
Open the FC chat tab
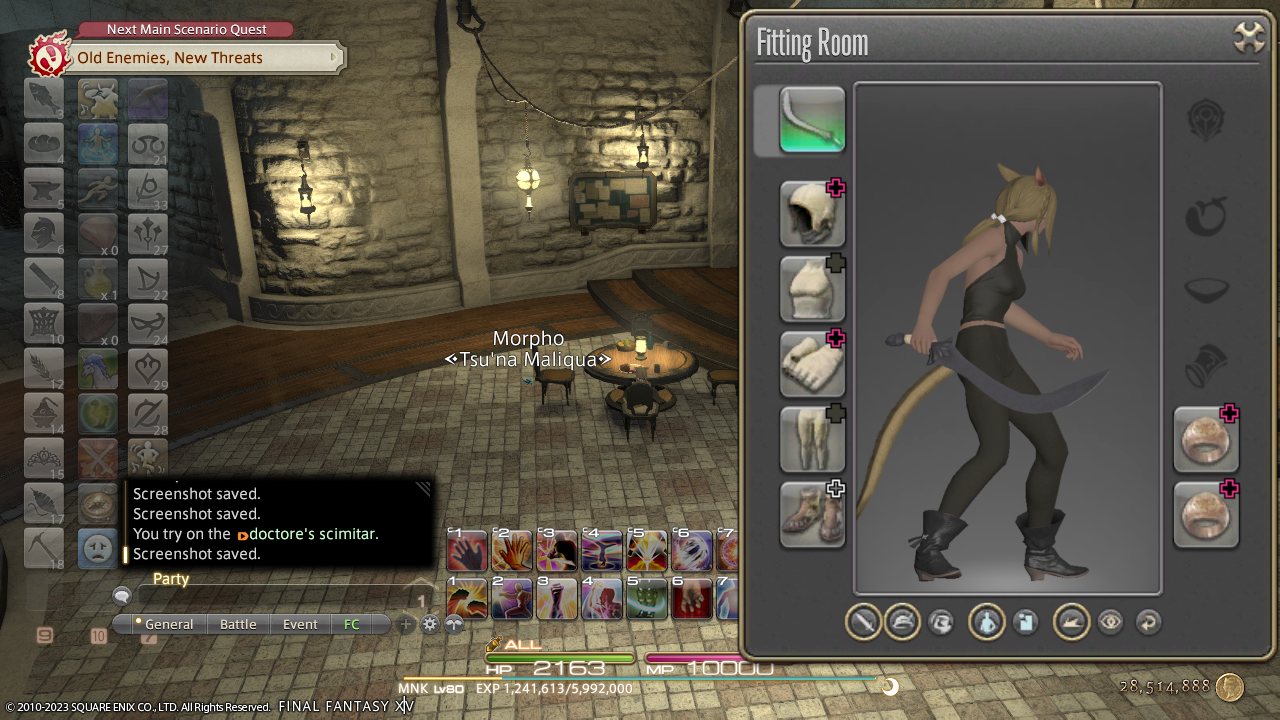352,624
